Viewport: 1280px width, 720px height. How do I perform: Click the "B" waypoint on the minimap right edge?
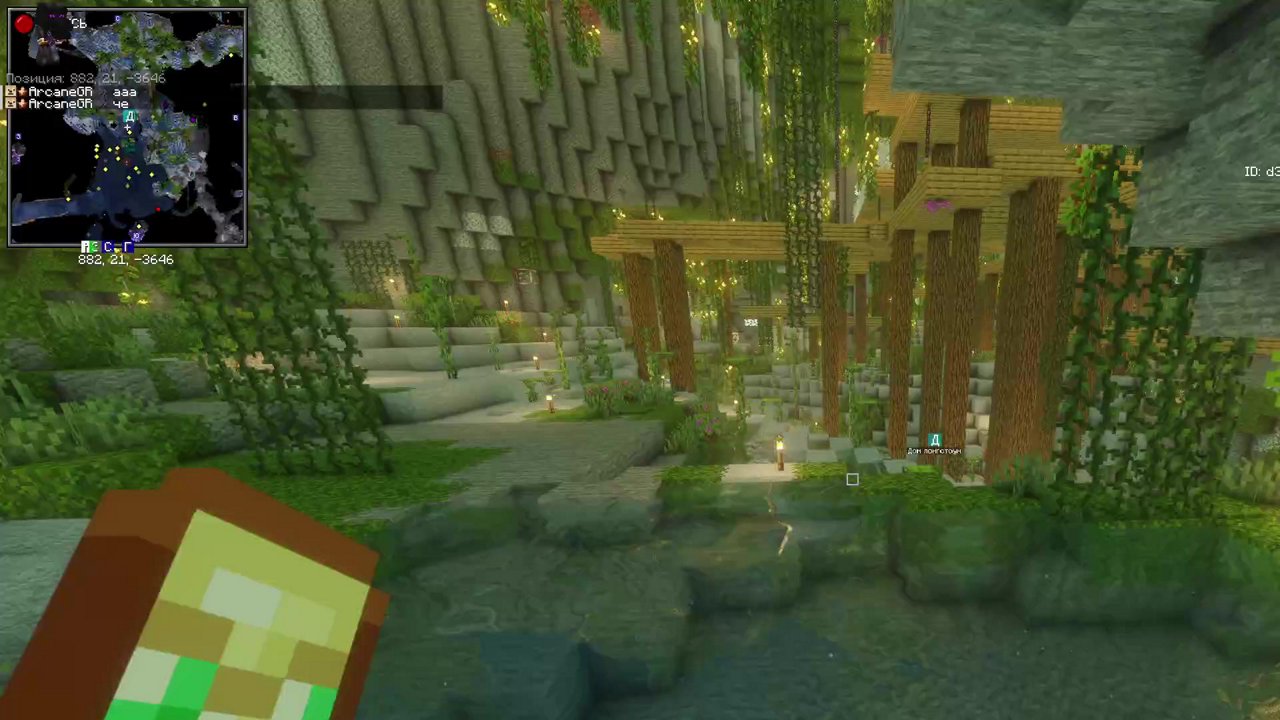[236, 117]
